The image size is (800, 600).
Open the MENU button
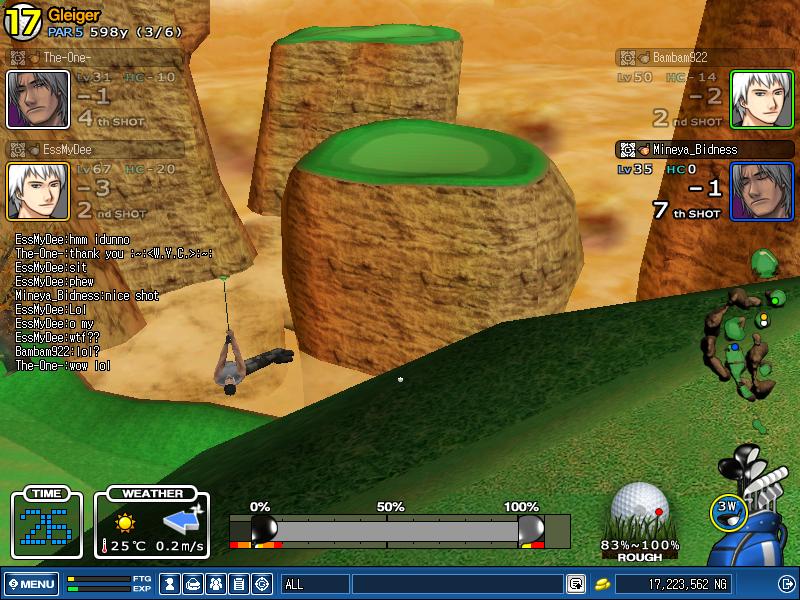tap(31, 584)
